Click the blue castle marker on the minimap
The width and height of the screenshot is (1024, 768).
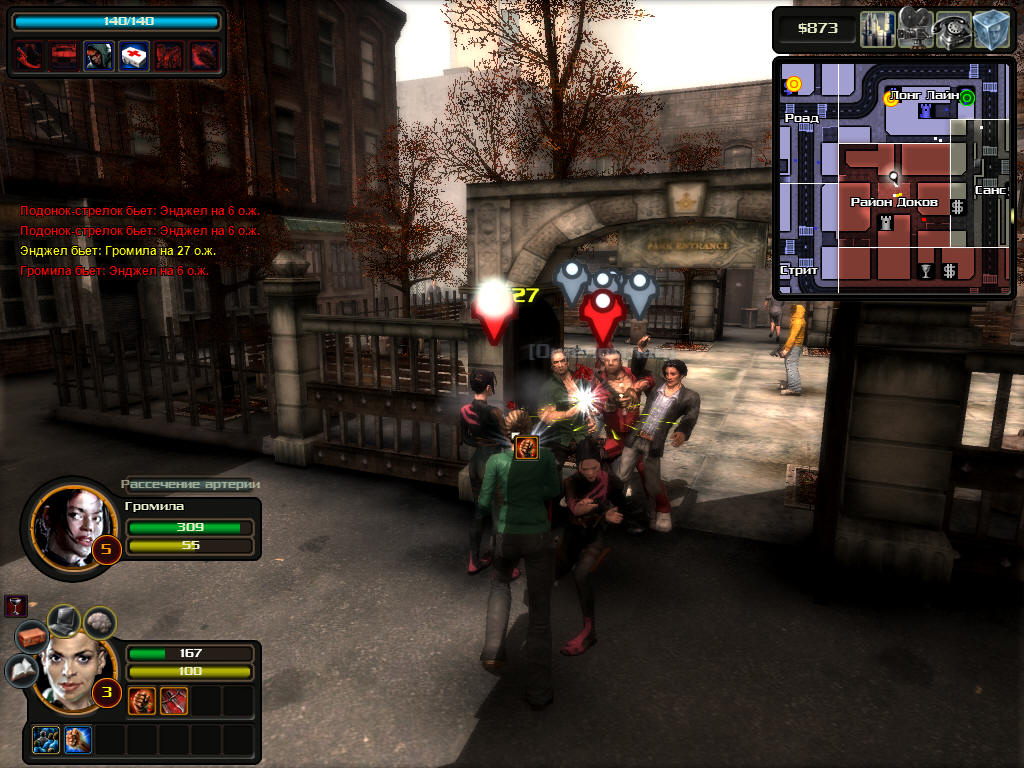tap(924, 111)
